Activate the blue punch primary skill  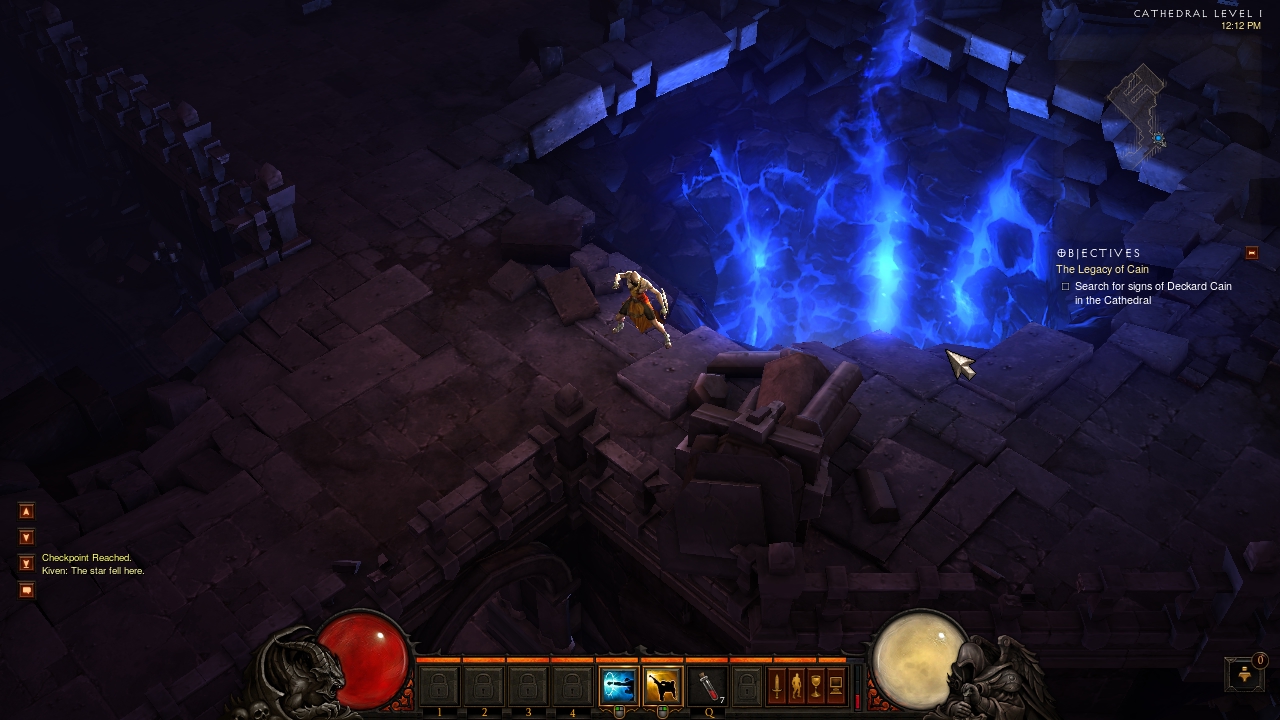(618, 686)
